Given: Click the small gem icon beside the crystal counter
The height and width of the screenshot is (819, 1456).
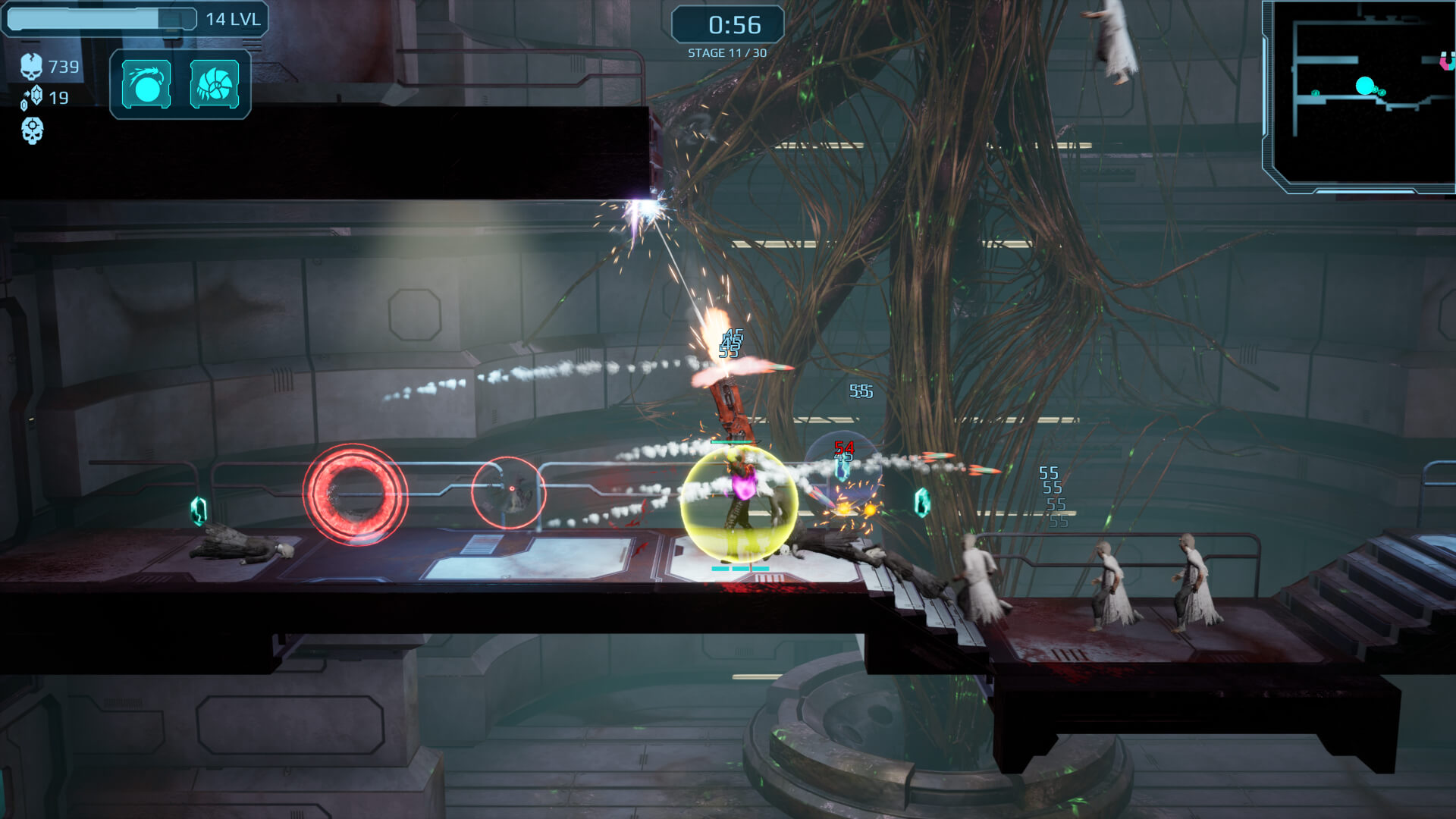Looking at the screenshot, I should (24, 106).
